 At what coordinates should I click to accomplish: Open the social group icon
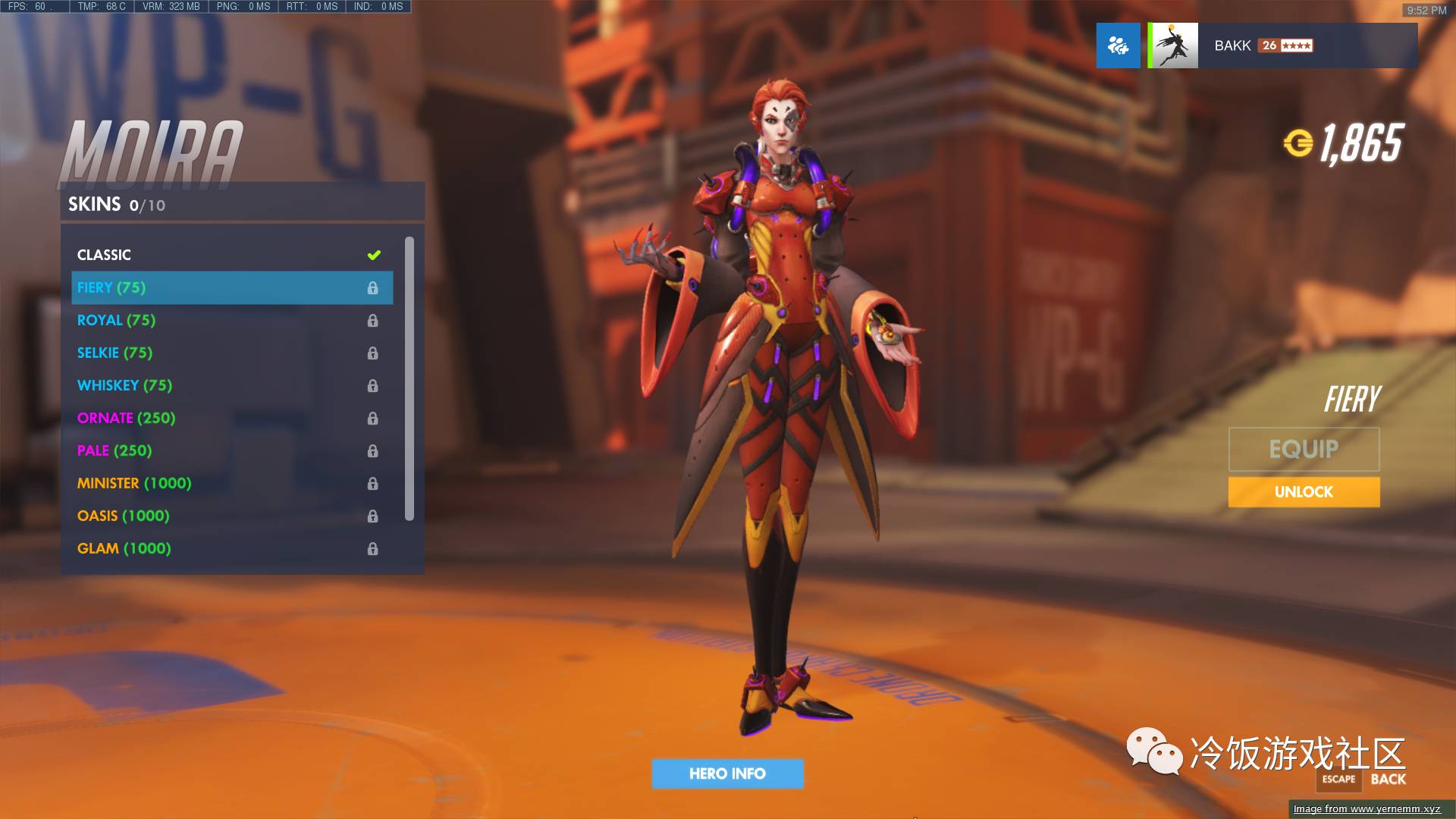pyautogui.click(x=1118, y=45)
